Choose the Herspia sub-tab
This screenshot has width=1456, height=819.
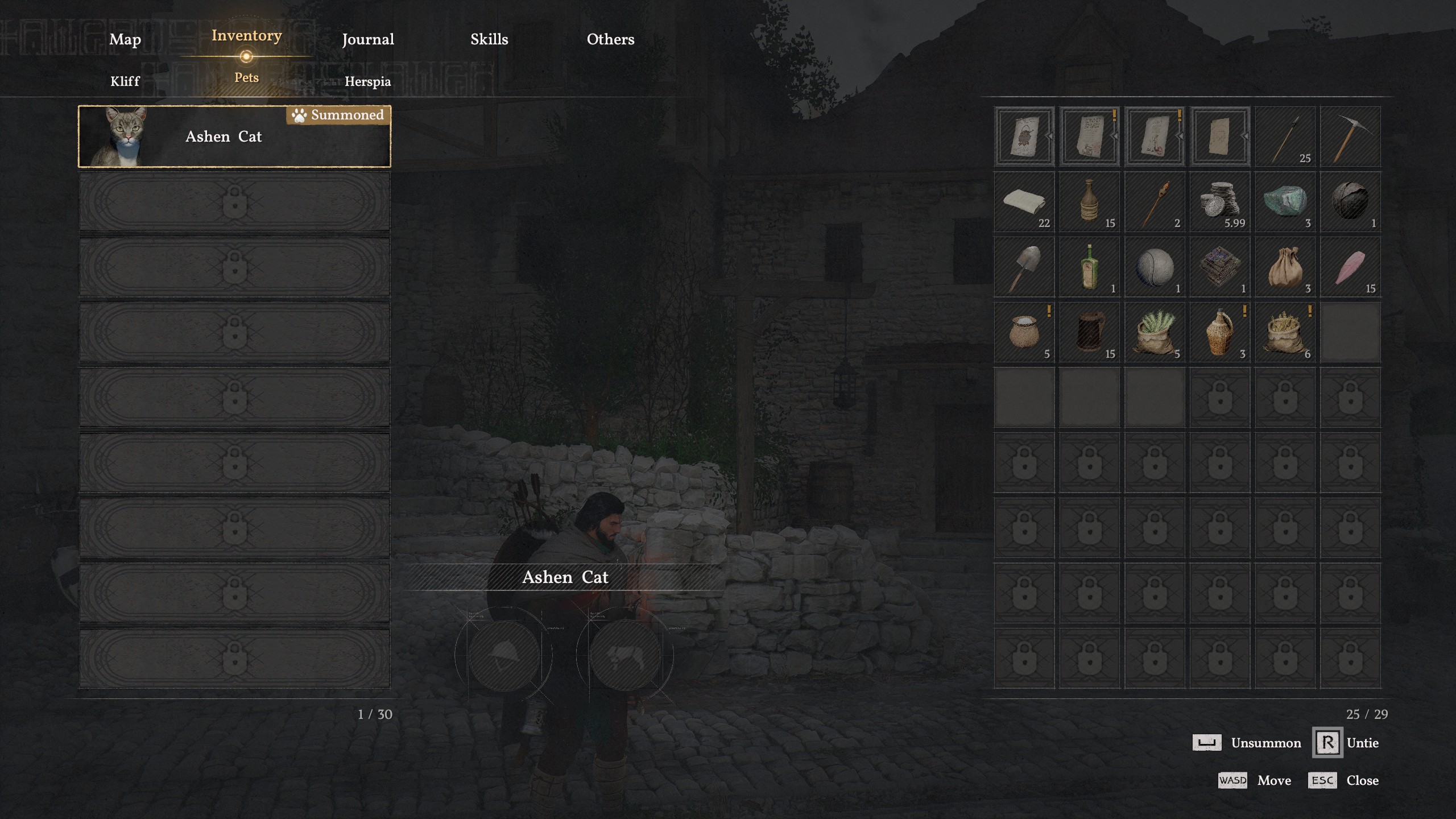[367, 81]
